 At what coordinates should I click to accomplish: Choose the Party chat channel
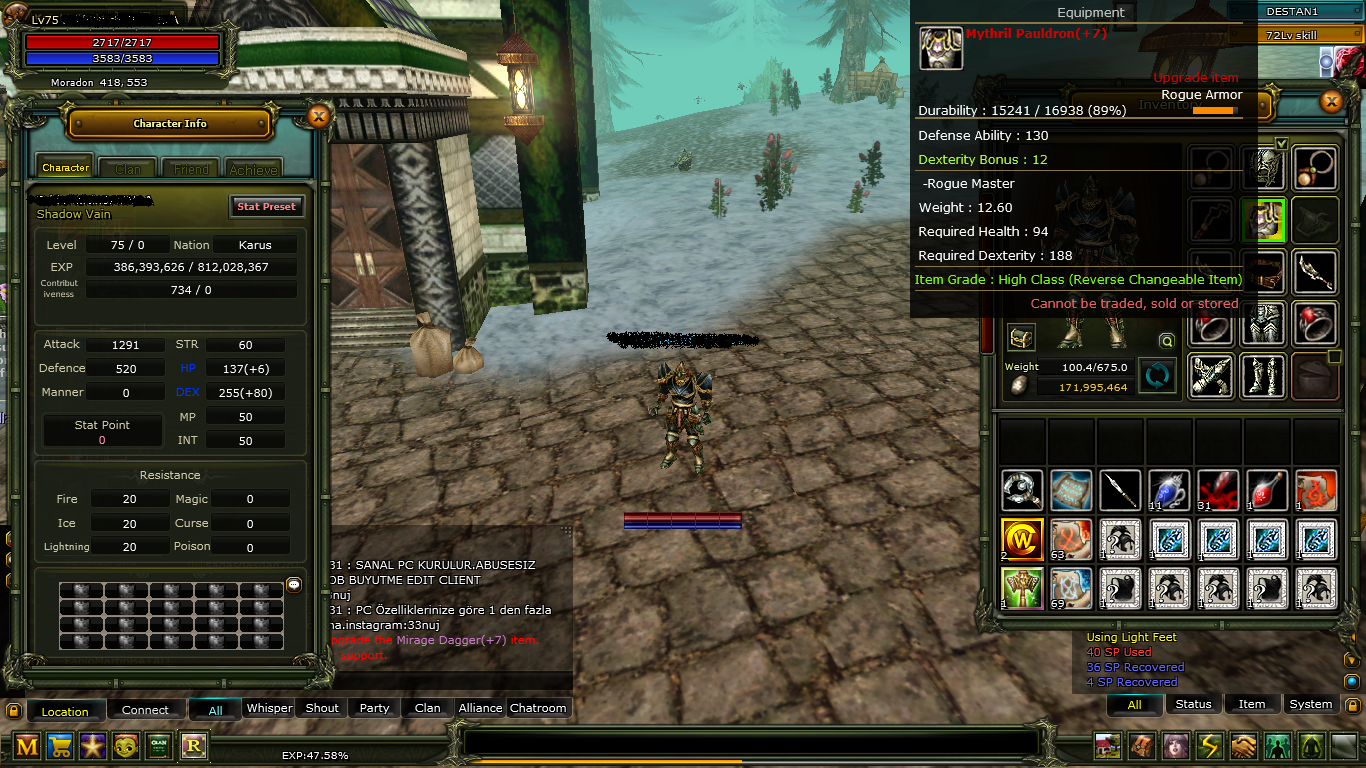pos(374,708)
